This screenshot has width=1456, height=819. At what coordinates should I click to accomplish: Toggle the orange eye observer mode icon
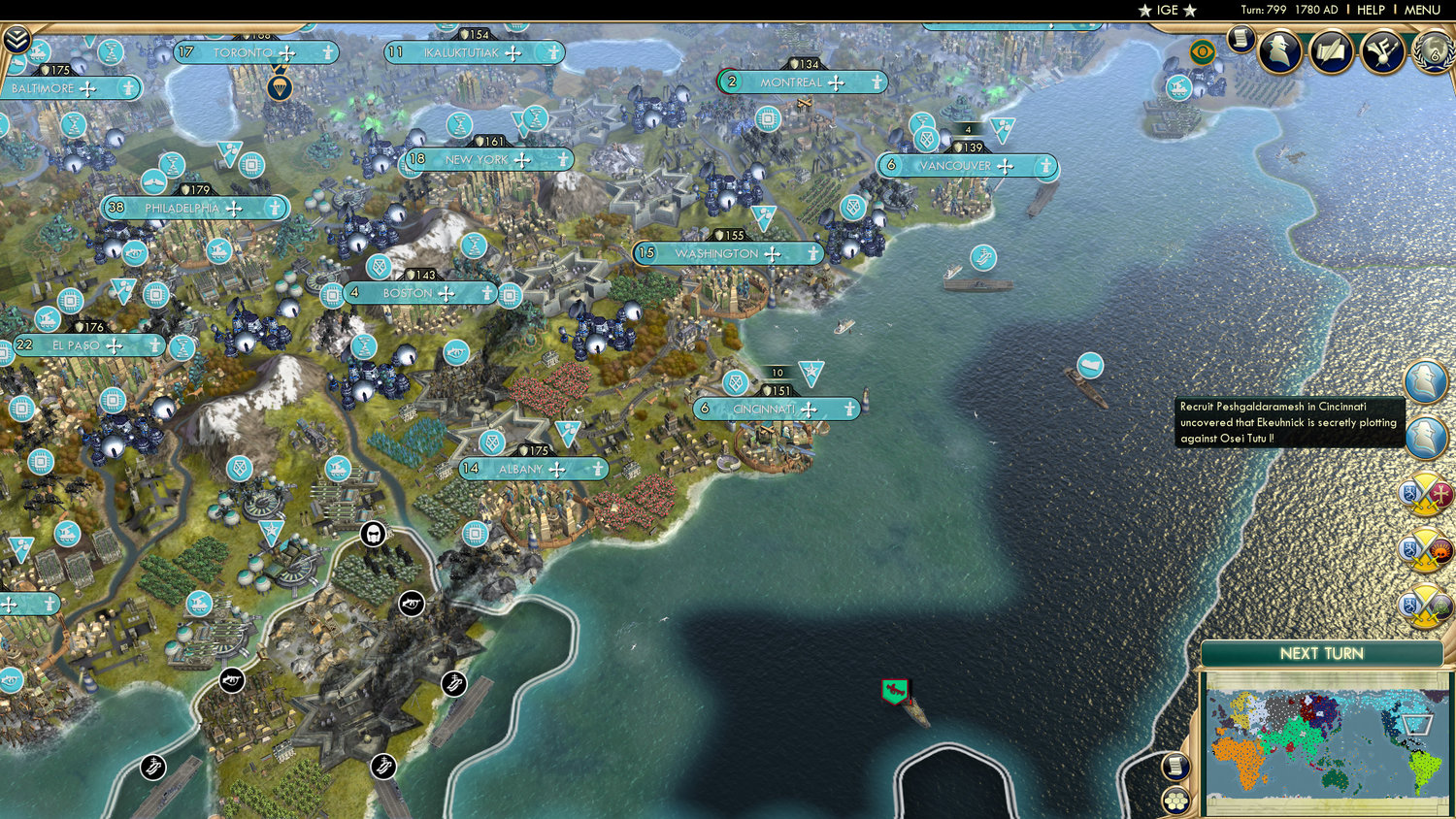coord(1203,51)
